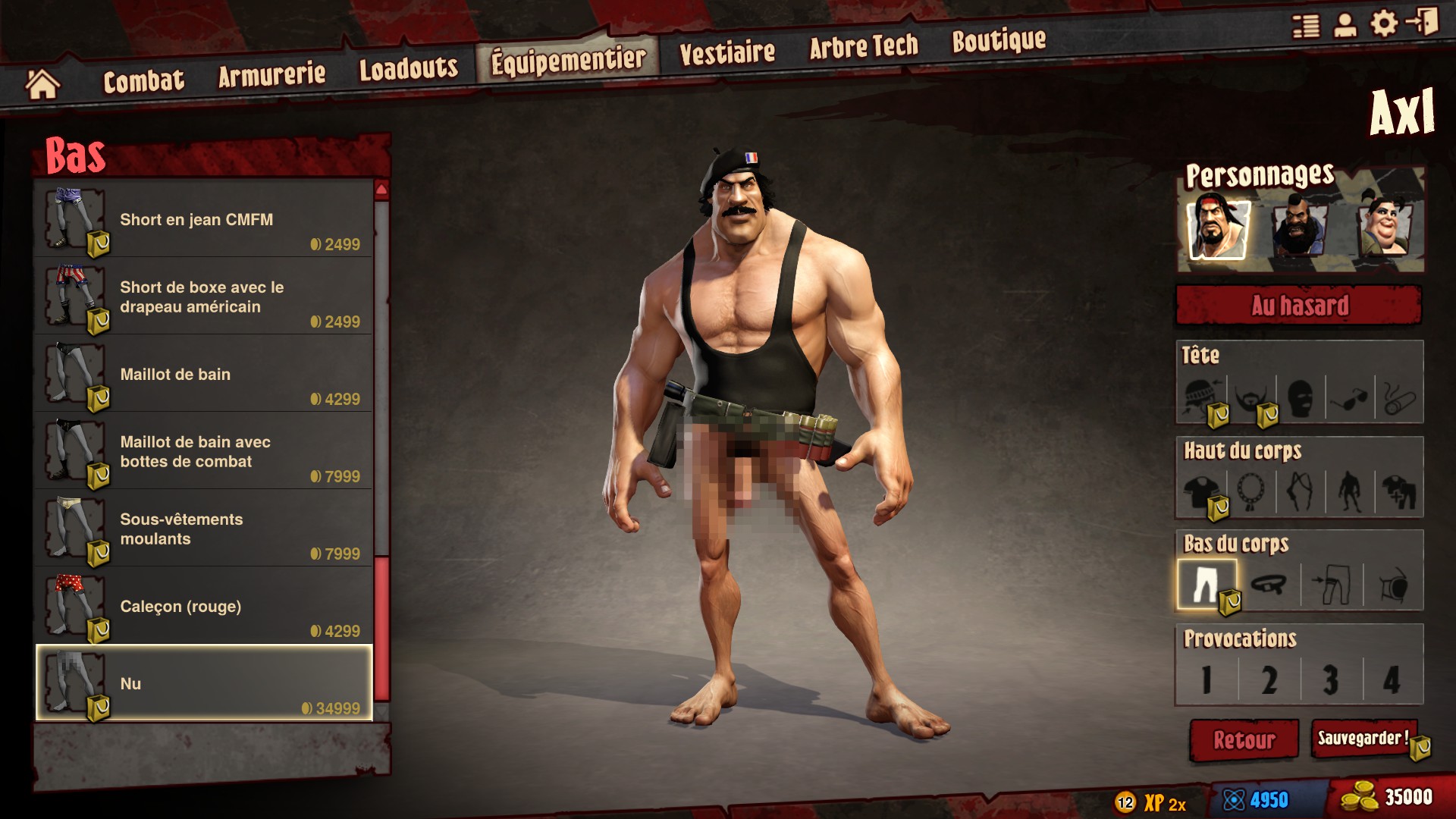Choose the balaclava head slot

pos(1300,398)
